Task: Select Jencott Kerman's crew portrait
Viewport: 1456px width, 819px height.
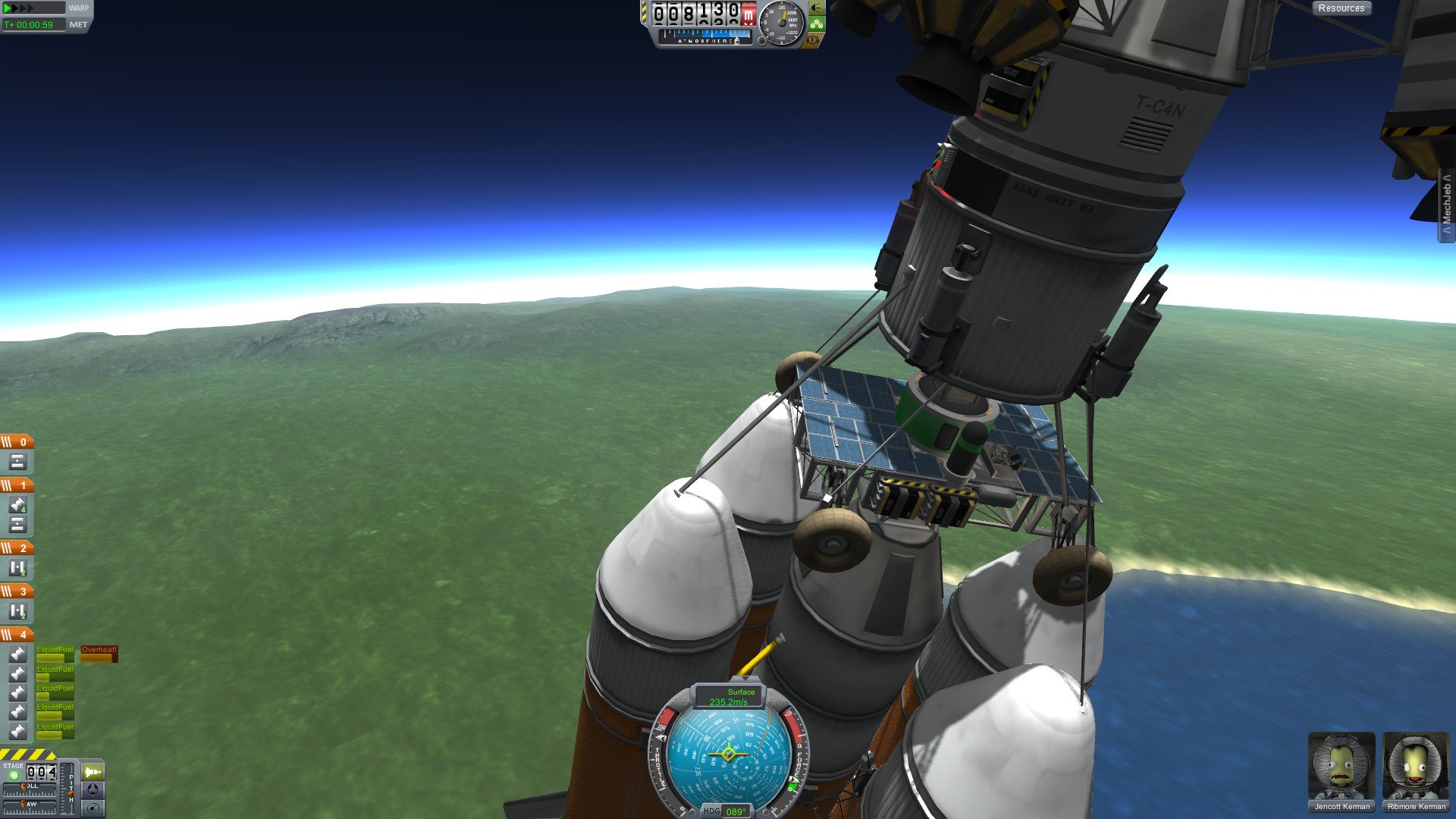Action: tap(1341, 771)
